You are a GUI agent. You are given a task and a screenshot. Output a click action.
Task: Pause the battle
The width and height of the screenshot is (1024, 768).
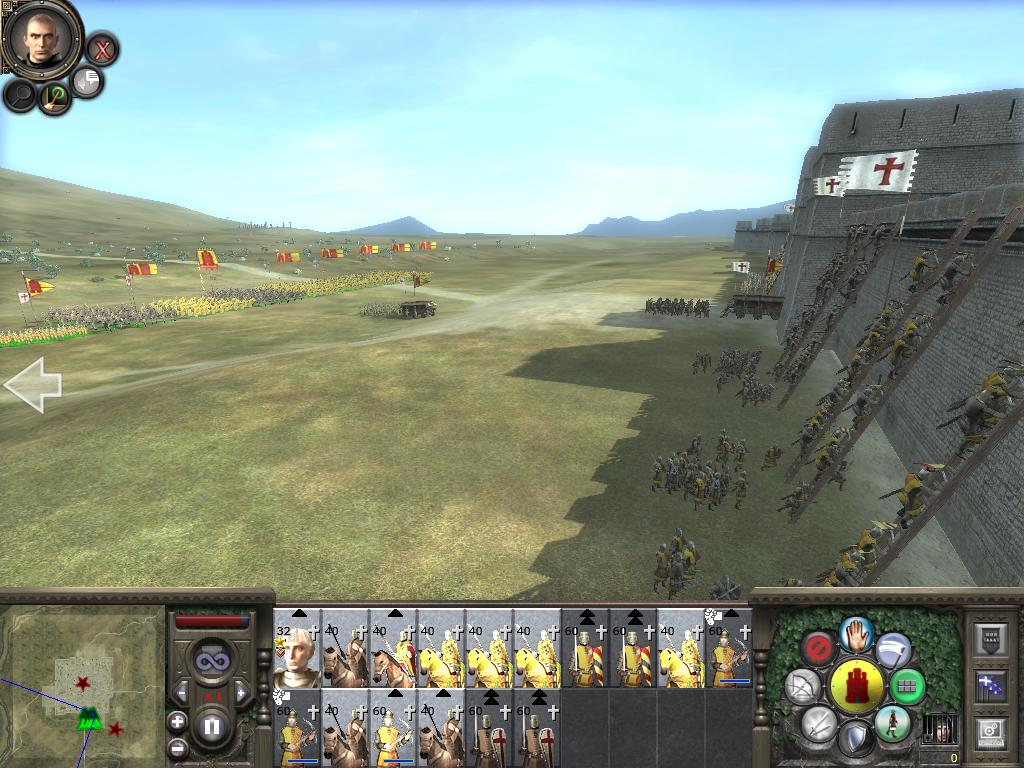[x=212, y=728]
